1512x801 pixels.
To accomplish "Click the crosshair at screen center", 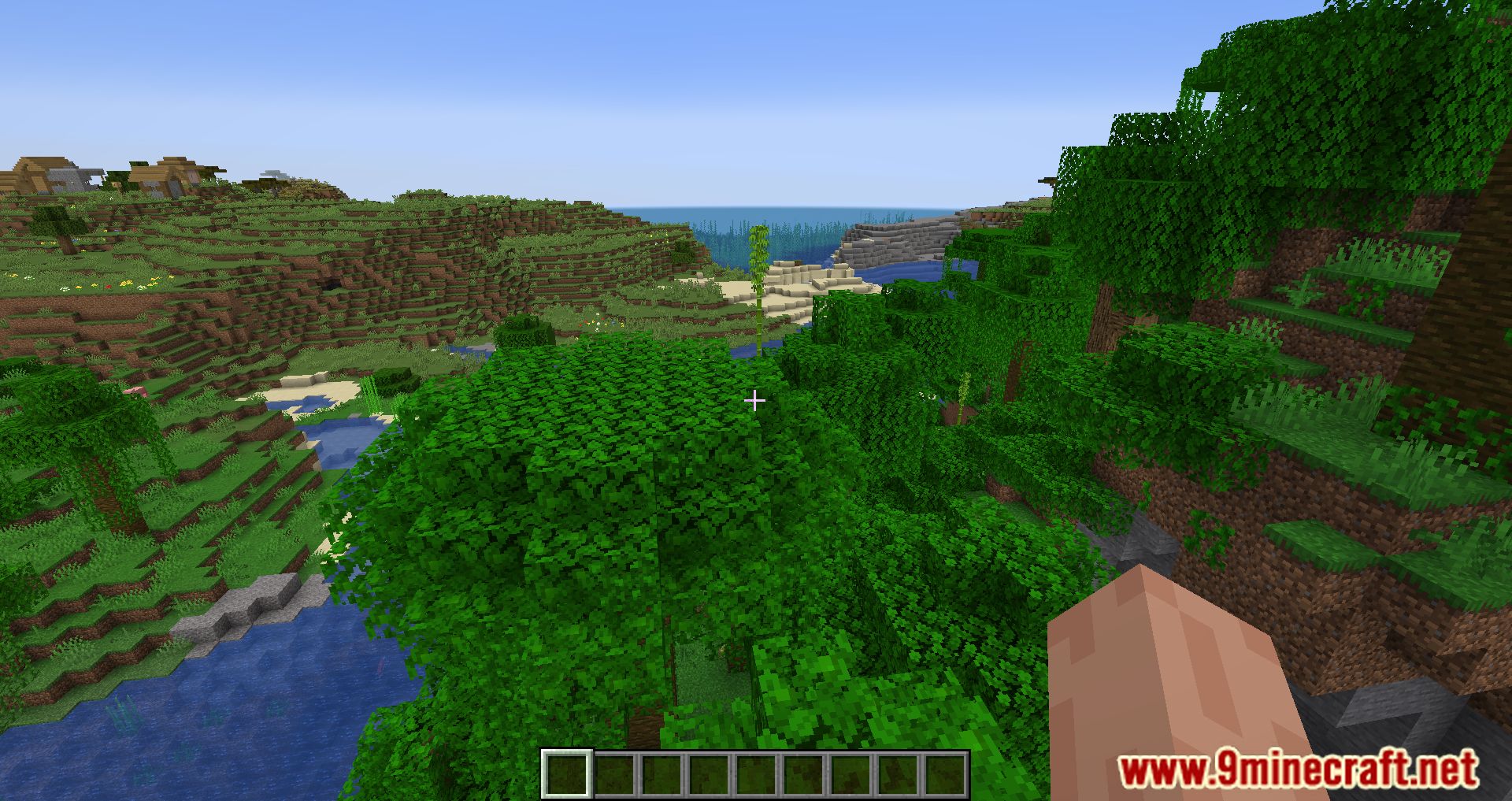I will point(756,402).
